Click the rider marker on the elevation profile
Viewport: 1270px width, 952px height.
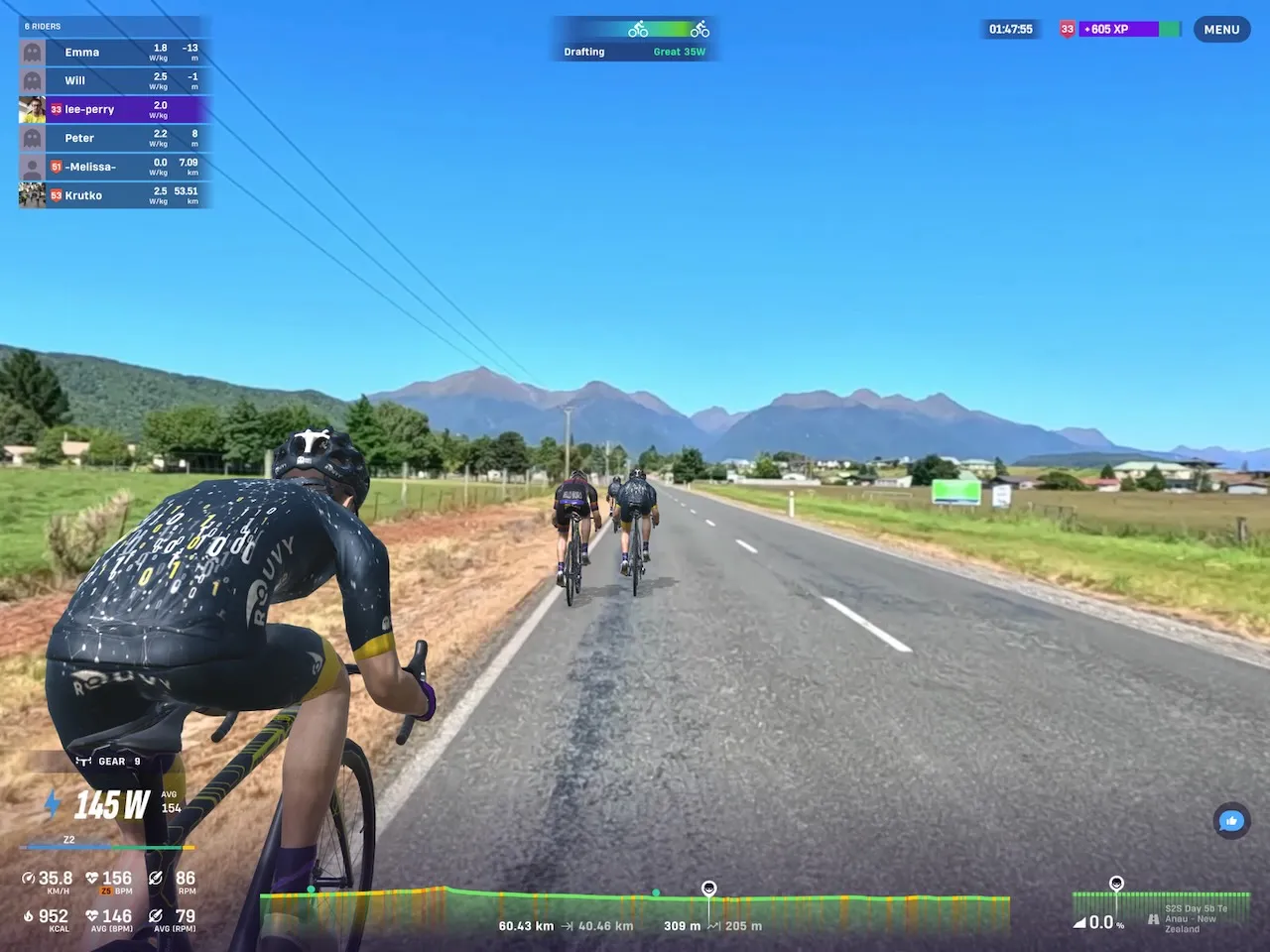[x=709, y=888]
